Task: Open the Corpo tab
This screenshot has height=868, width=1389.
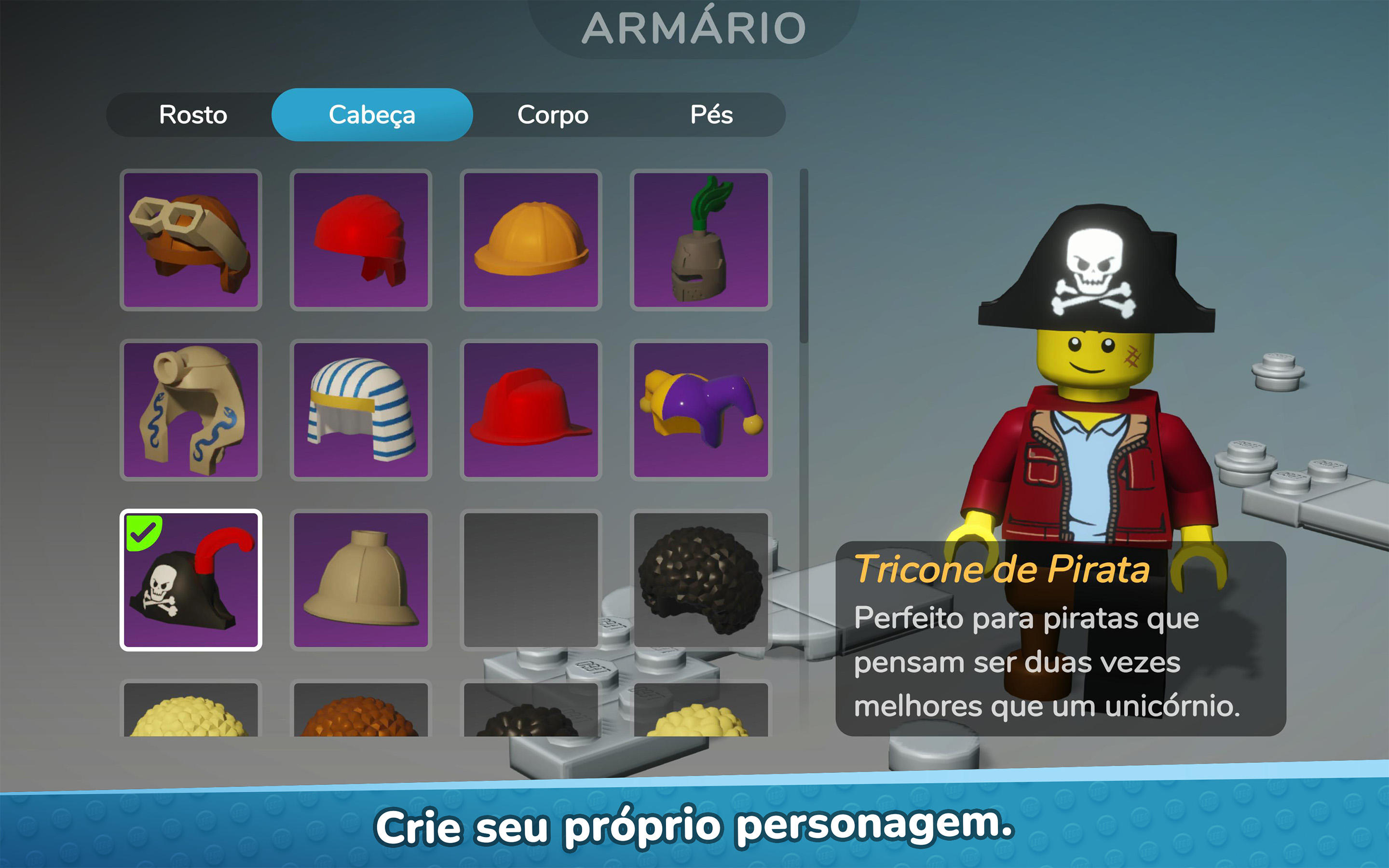Action: [x=552, y=115]
